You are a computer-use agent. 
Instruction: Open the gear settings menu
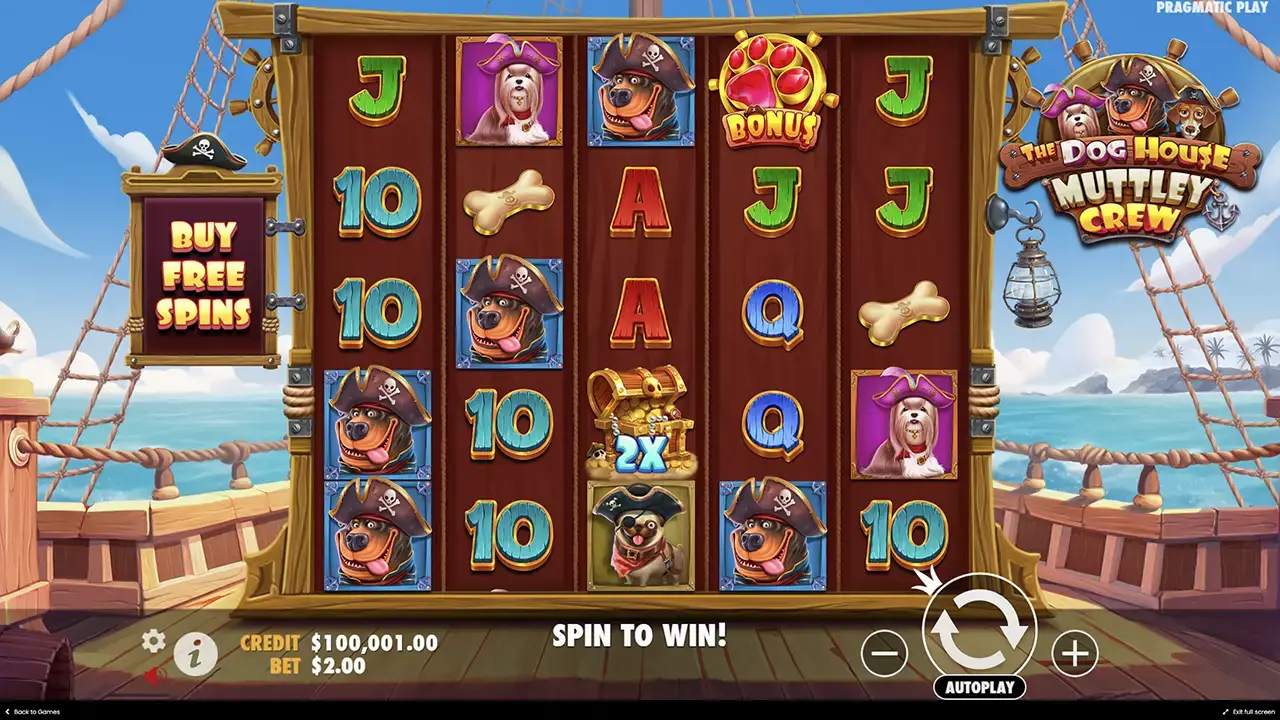point(153,641)
